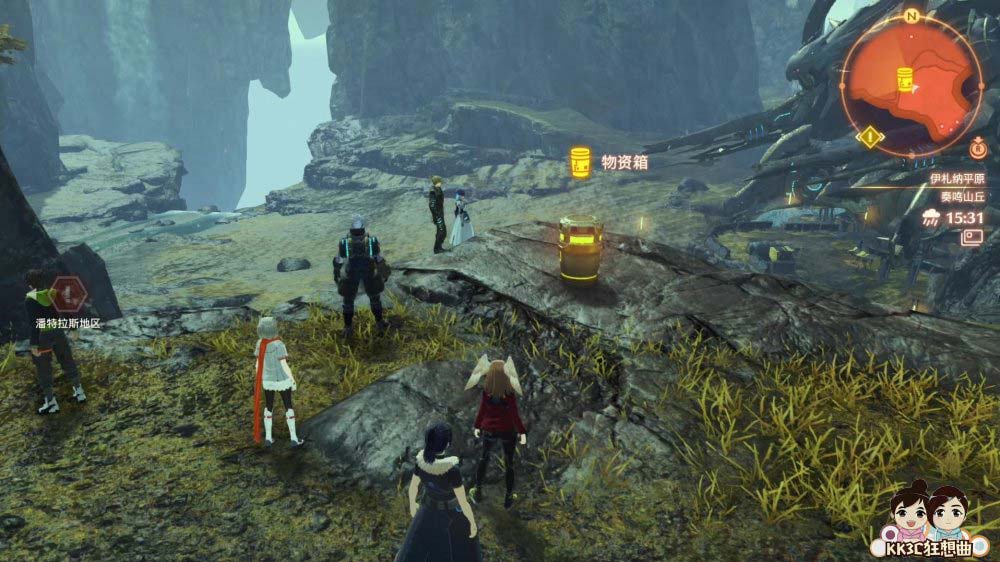Click the N compass marker atop the minimap
This screenshot has height=562, width=1000.
911,17
